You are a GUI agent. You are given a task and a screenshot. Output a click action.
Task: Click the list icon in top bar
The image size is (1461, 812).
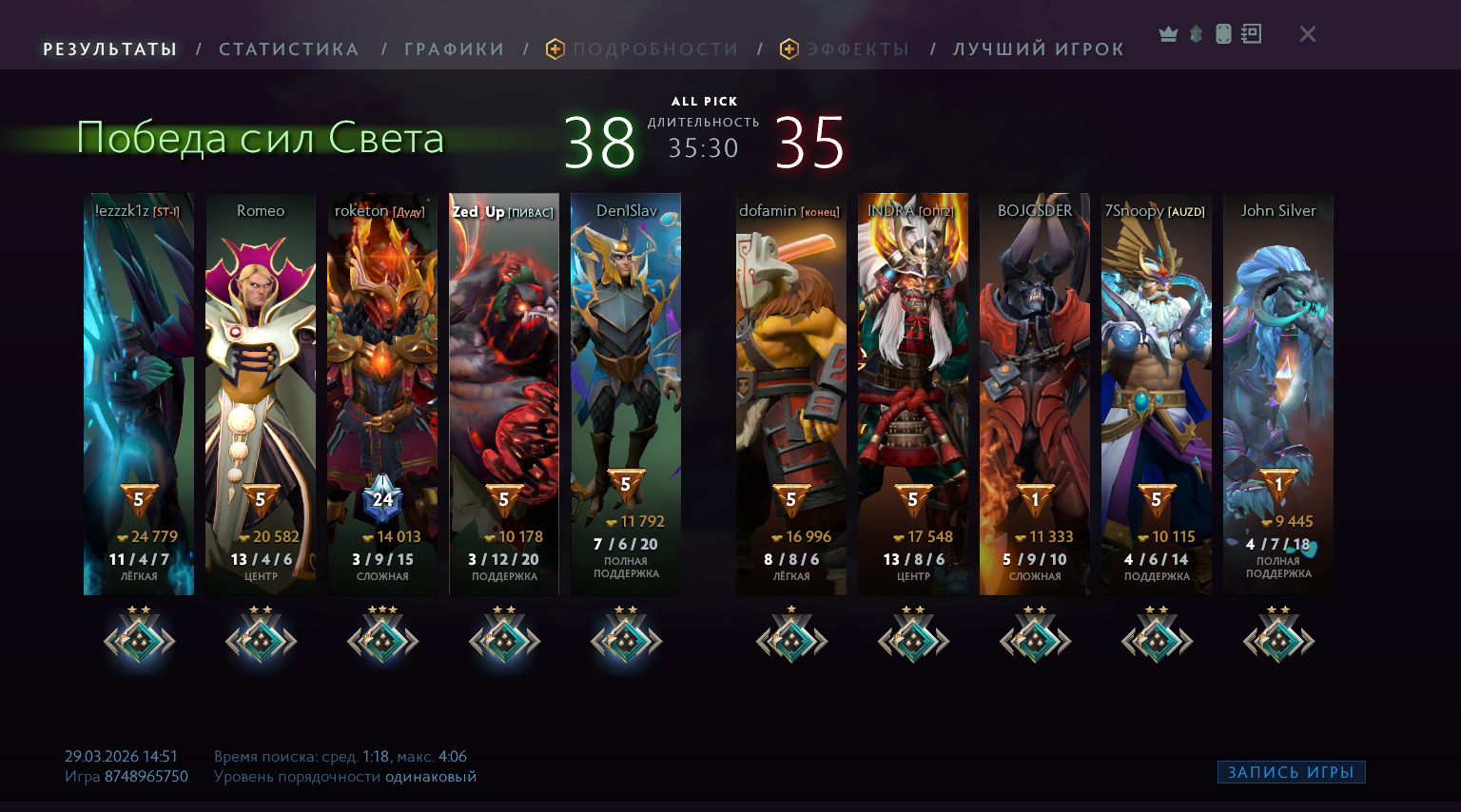(x=1252, y=34)
